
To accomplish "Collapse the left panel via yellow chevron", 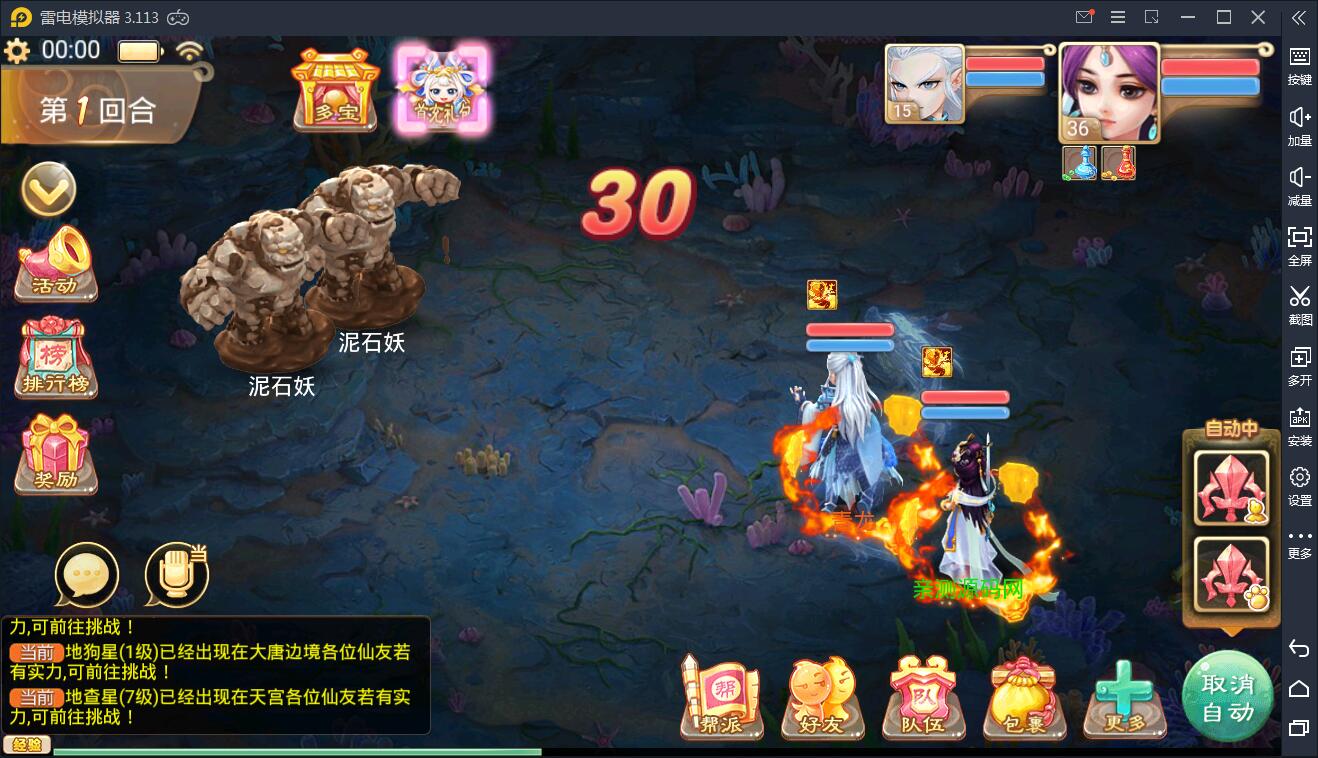I will [x=49, y=189].
